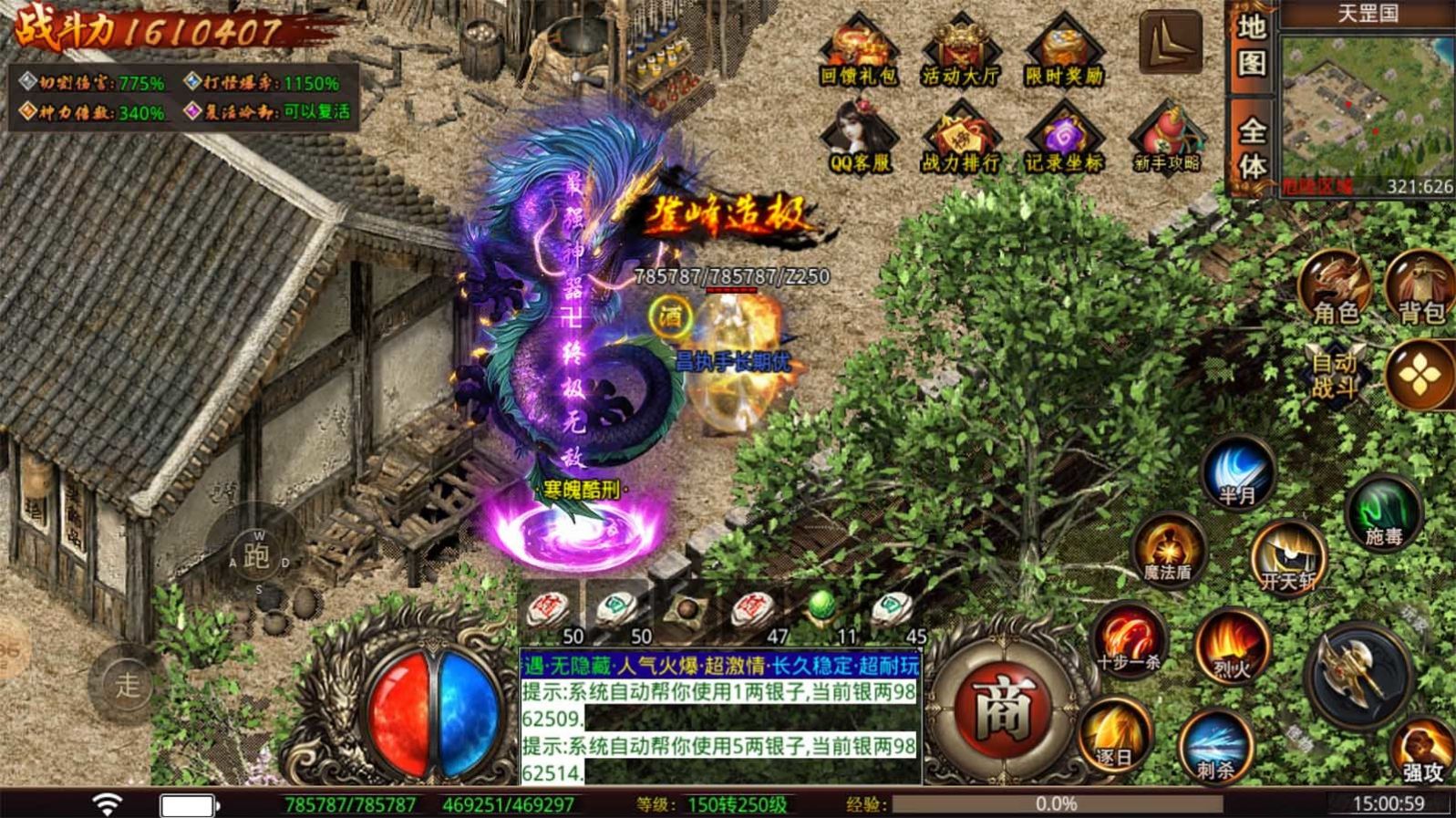The image size is (1456, 818).
Task: Open the 记录坐标 coordinate recorder
Action: 1063,137
